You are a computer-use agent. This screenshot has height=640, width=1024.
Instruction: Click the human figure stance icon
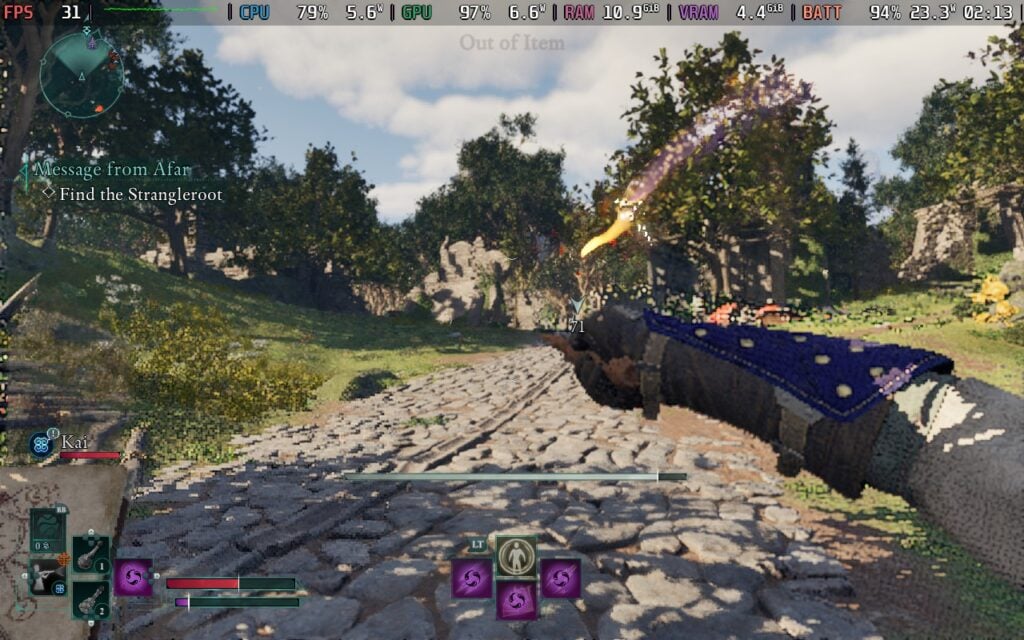click(517, 555)
